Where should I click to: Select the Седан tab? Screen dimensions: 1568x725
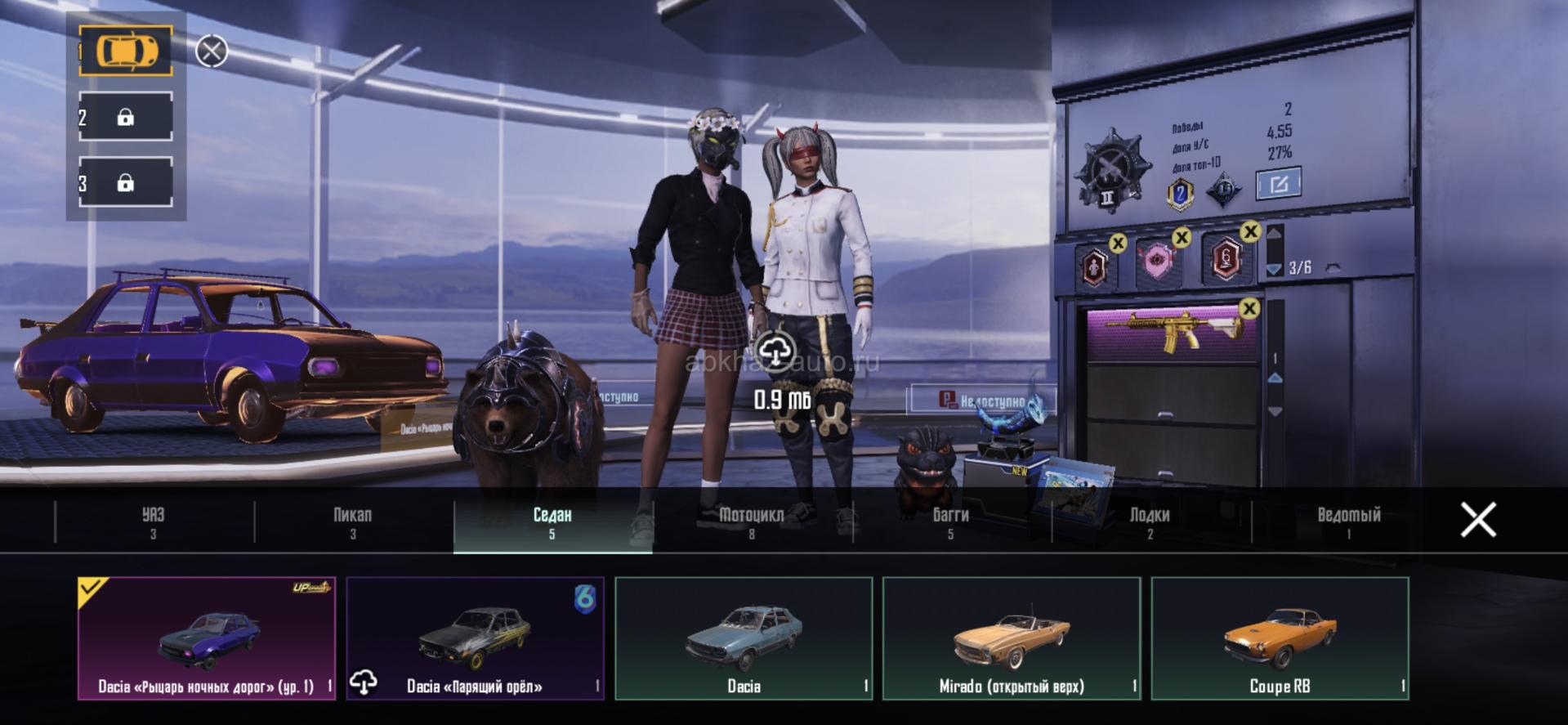click(552, 521)
